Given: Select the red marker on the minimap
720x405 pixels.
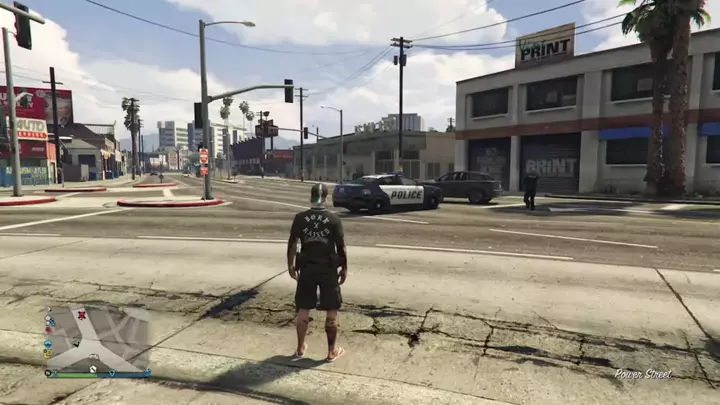Looking at the screenshot, I should point(82,315).
